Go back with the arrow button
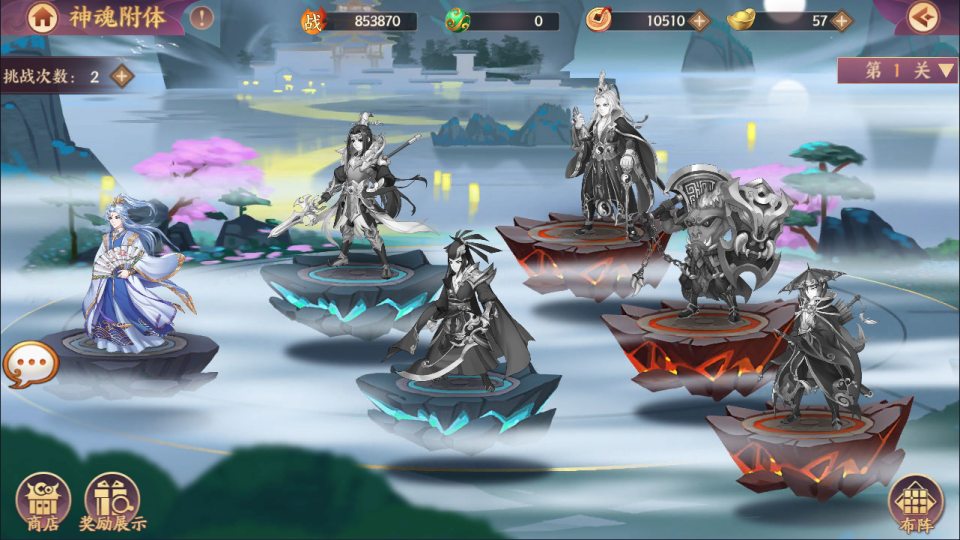 click(x=924, y=16)
